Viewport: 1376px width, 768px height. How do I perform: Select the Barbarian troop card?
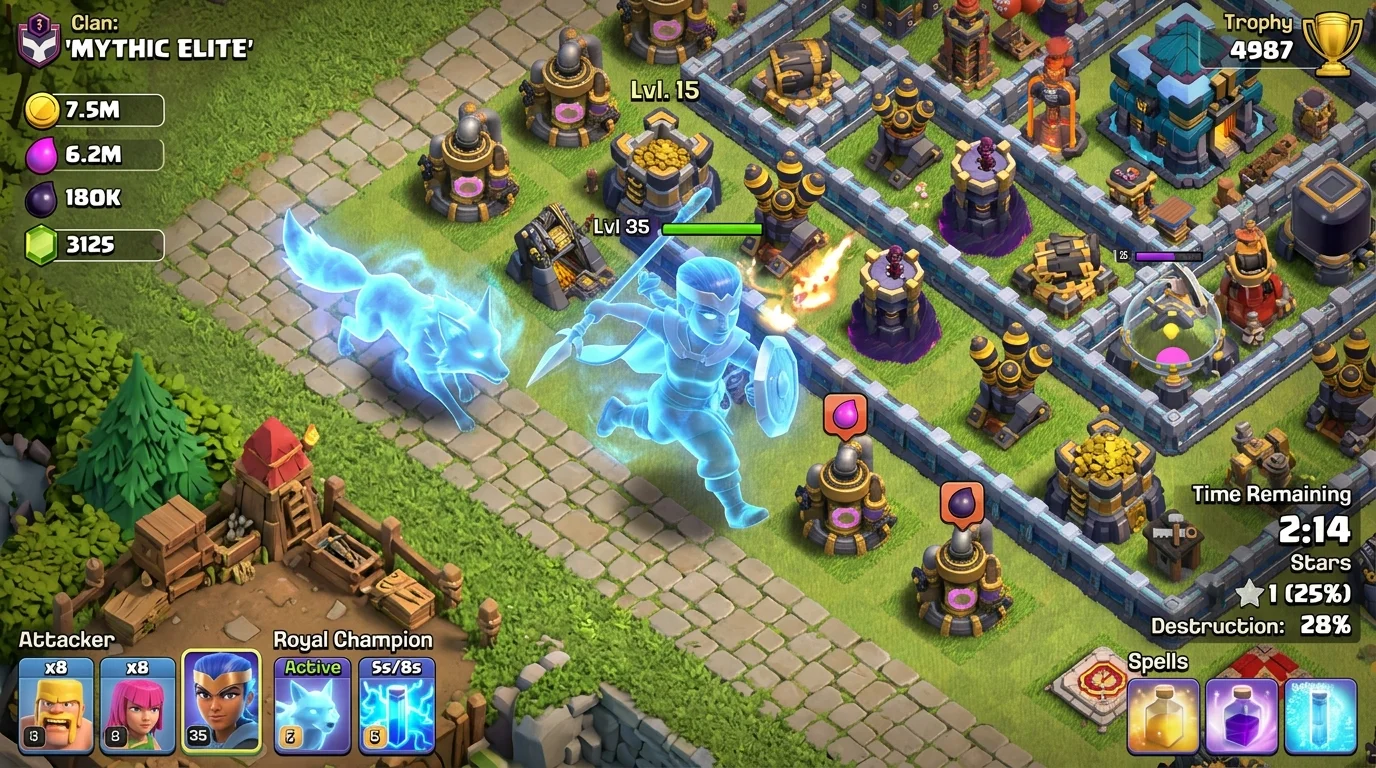(56, 704)
